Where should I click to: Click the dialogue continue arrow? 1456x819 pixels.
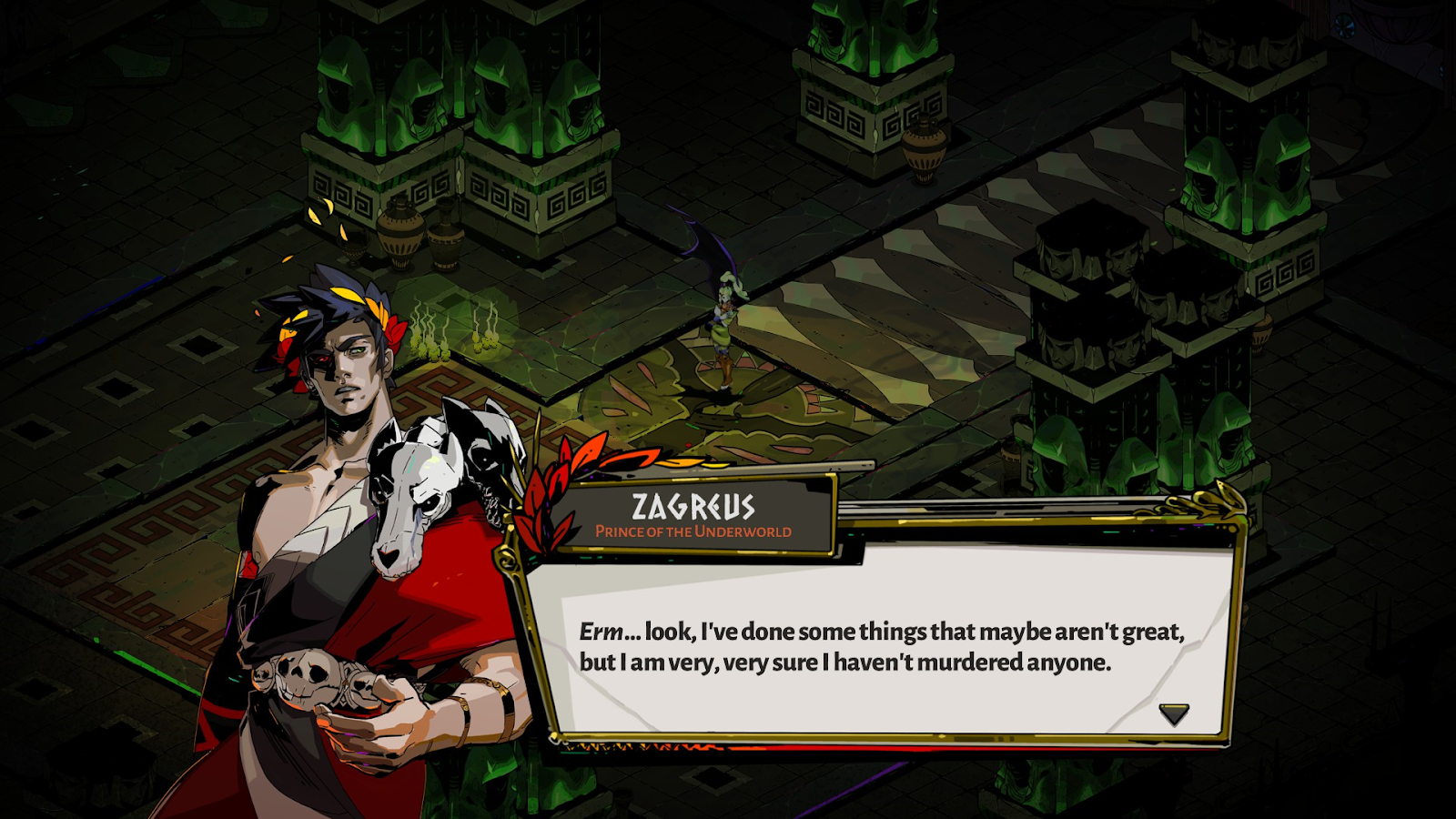coord(1174,713)
